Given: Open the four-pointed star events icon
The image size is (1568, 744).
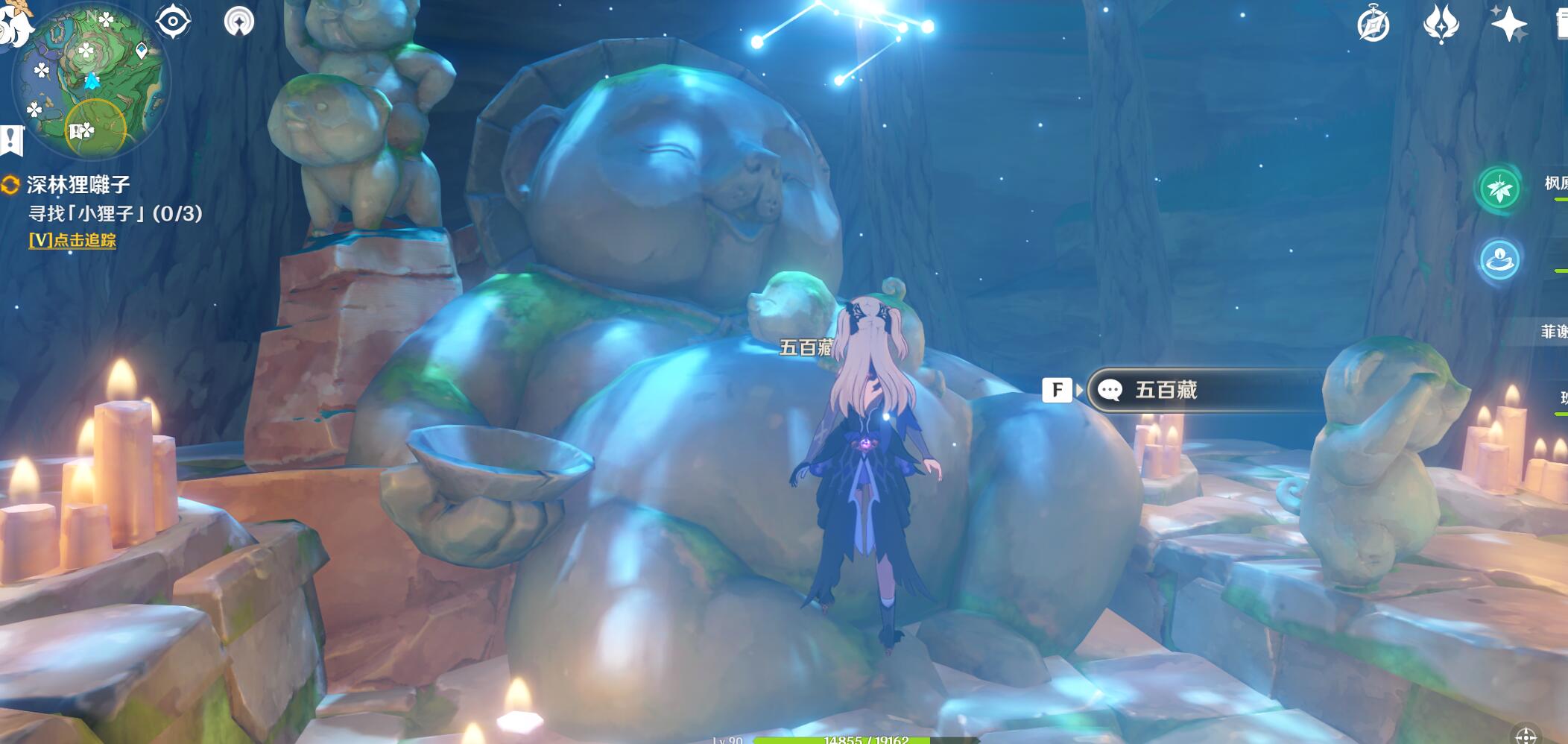Looking at the screenshot, I should (1508, 25).
